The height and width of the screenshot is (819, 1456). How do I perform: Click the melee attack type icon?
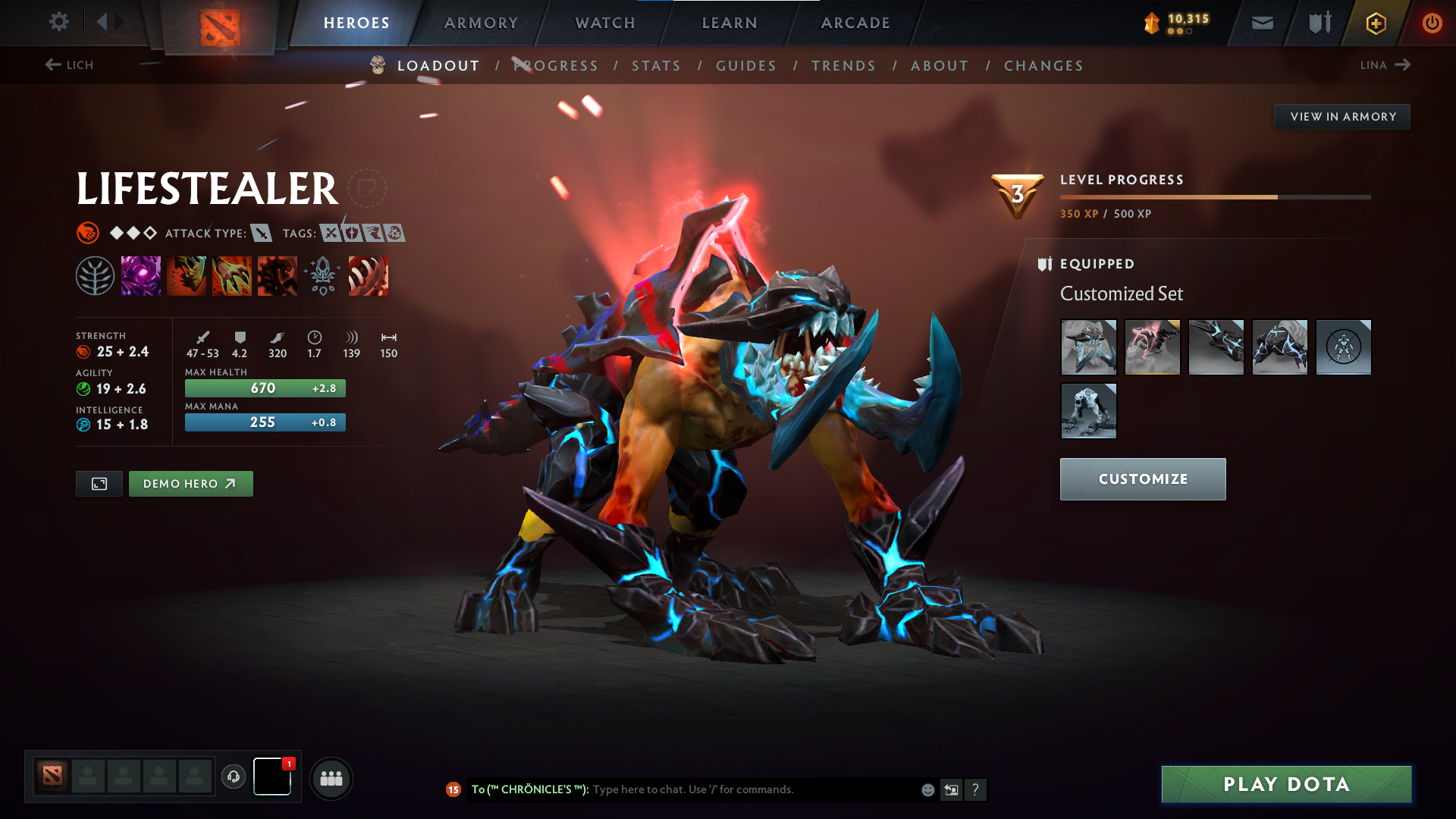point(262,234)
